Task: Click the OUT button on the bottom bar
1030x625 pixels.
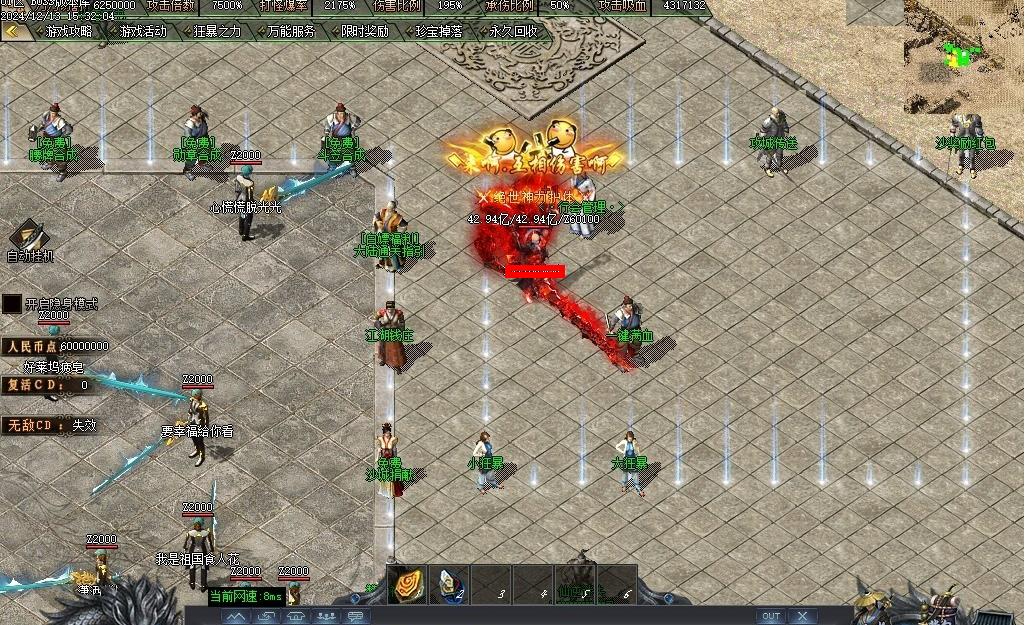Action: pyautogui.click(x=770, y=616)
